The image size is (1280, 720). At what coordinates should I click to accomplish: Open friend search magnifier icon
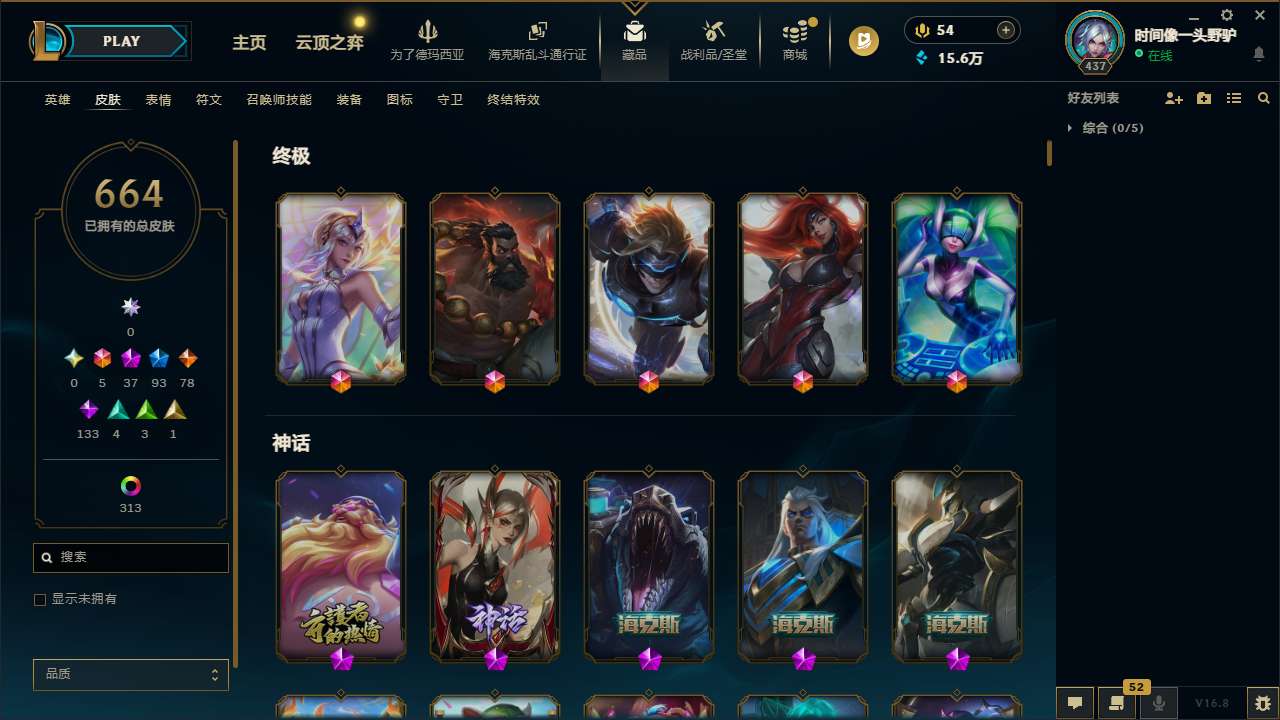click(1264, 97)
